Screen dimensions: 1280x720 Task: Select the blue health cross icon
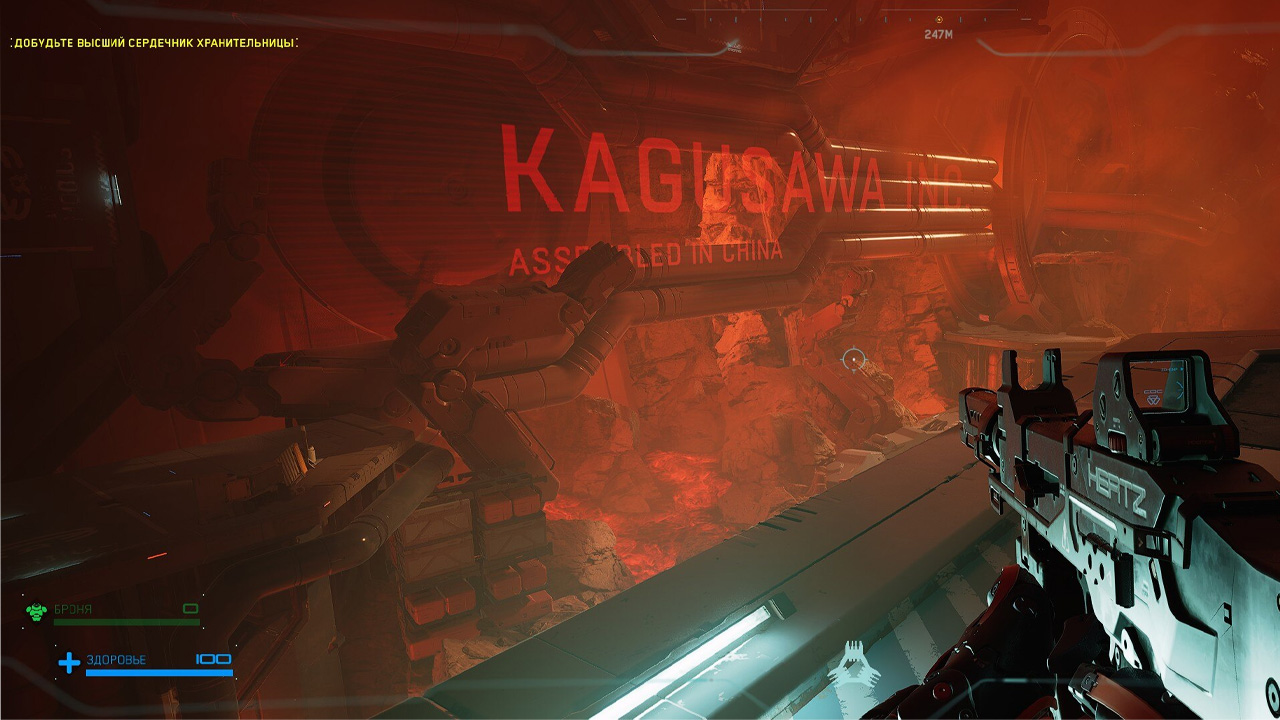[x=69, y=662]
